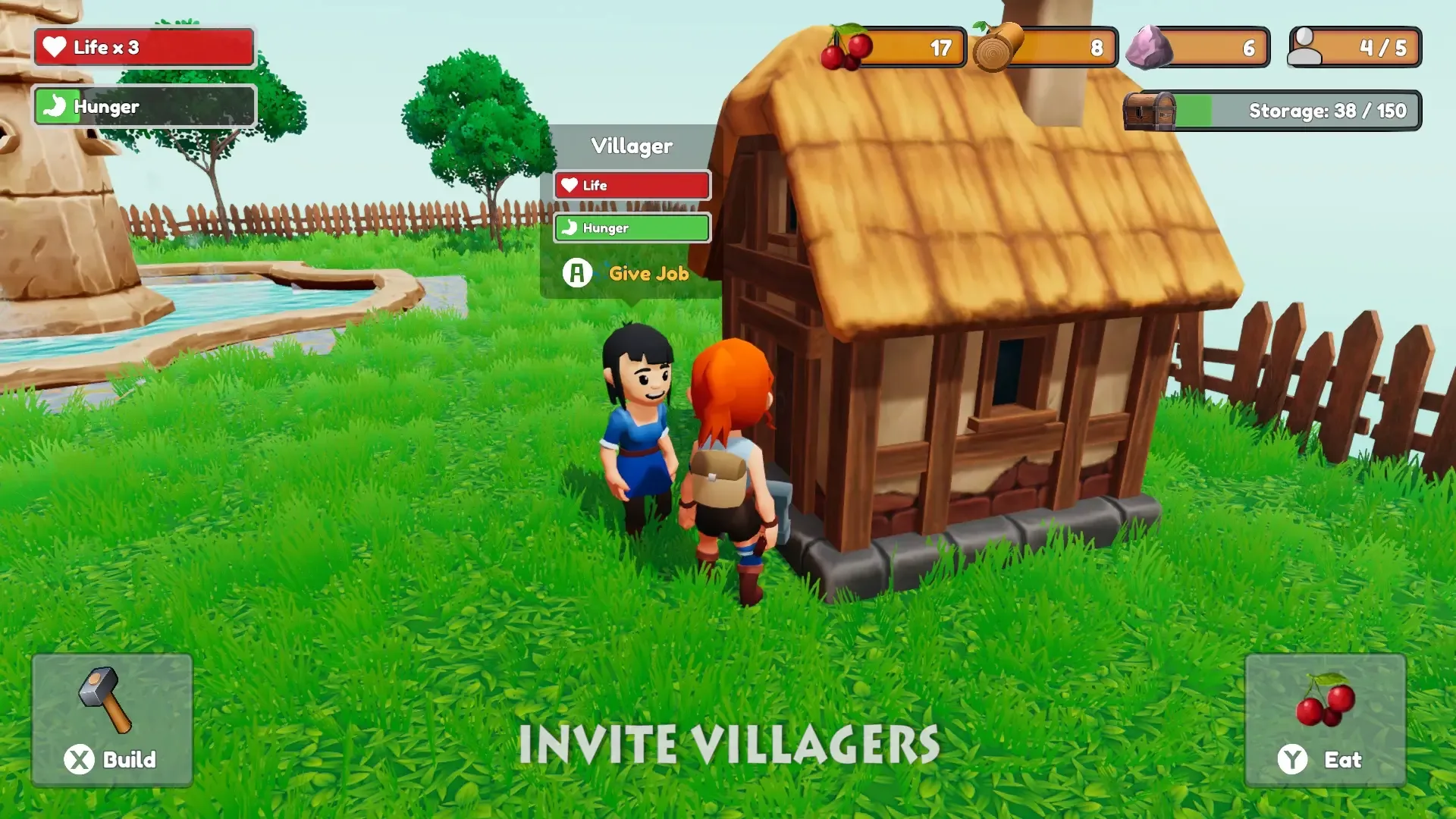Select the wood log resource icon
Image resolution: width=1456 pixels, height=819 pixels.
(x=993, y=48)
